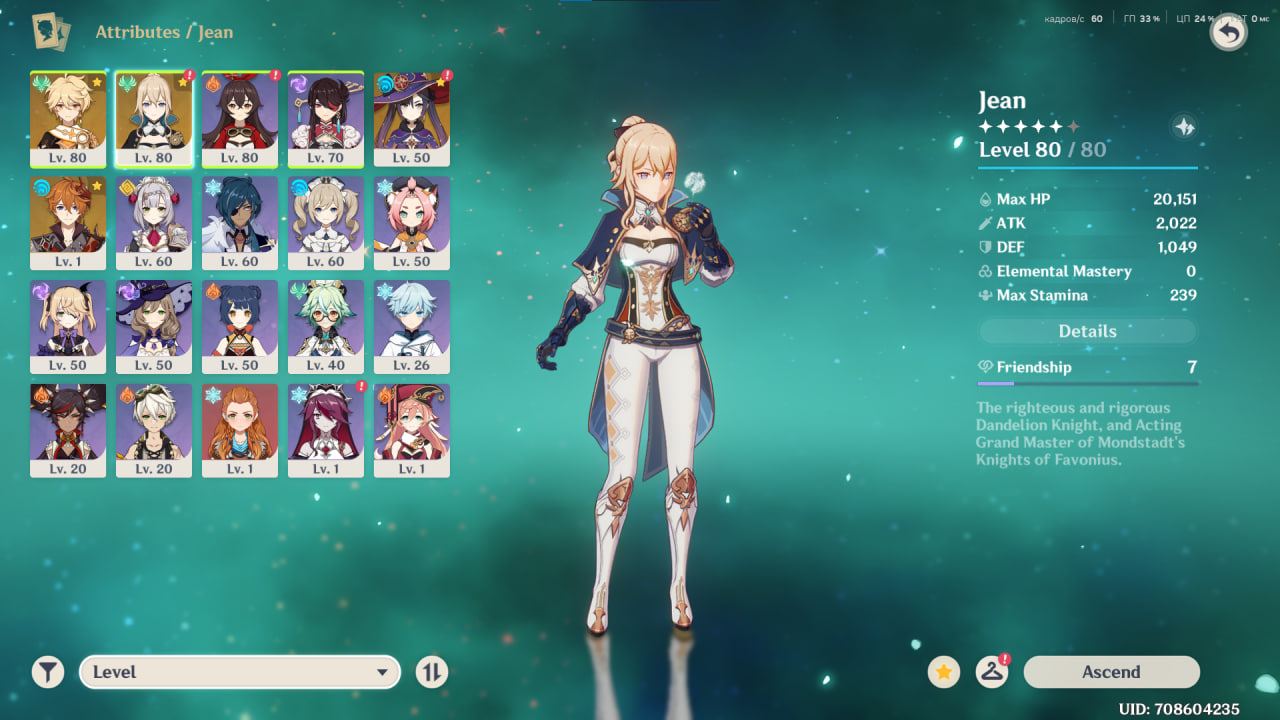The width and height of the screenshot is (1280, 720).
Task: Open the outfit hanger button
Action: 991,672
